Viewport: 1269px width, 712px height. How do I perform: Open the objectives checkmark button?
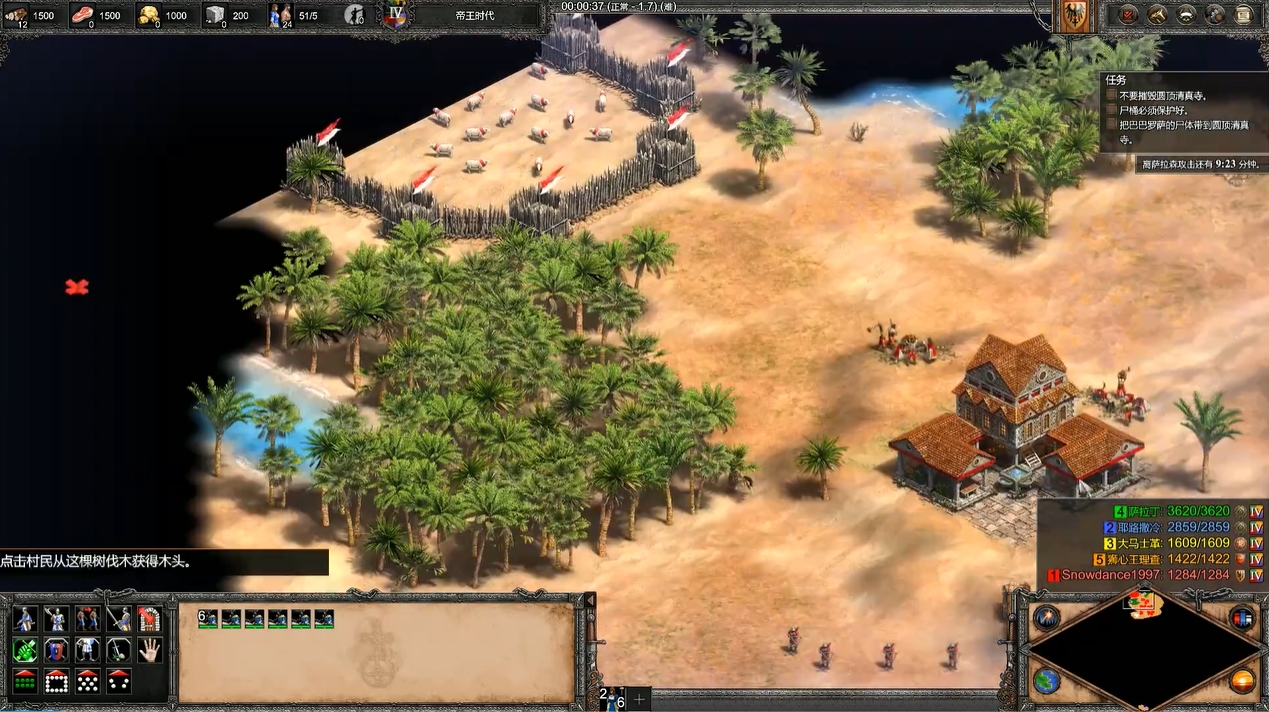point(1127,15)
